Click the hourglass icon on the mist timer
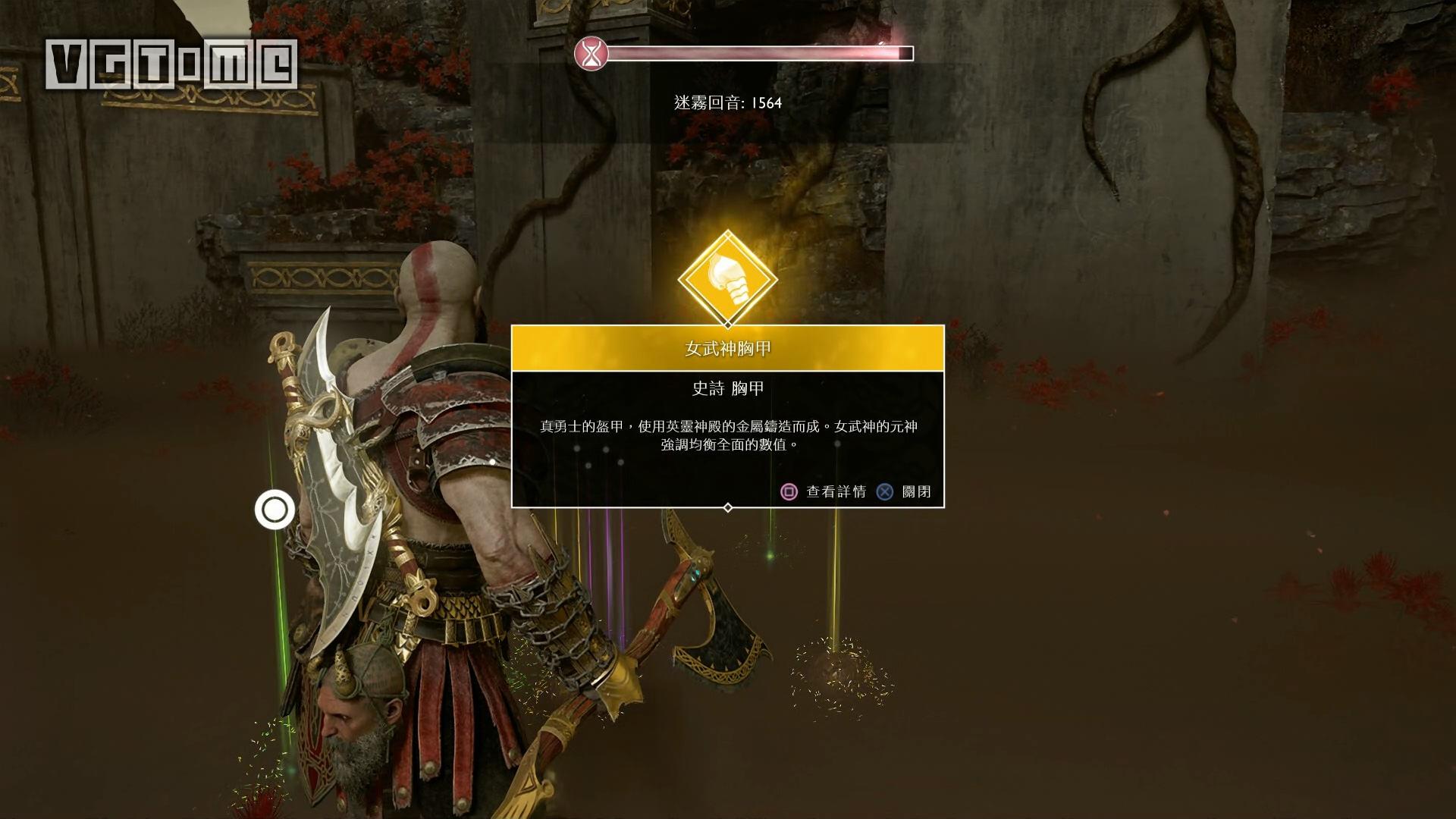The image size is (1456, 819). point(590,53)
